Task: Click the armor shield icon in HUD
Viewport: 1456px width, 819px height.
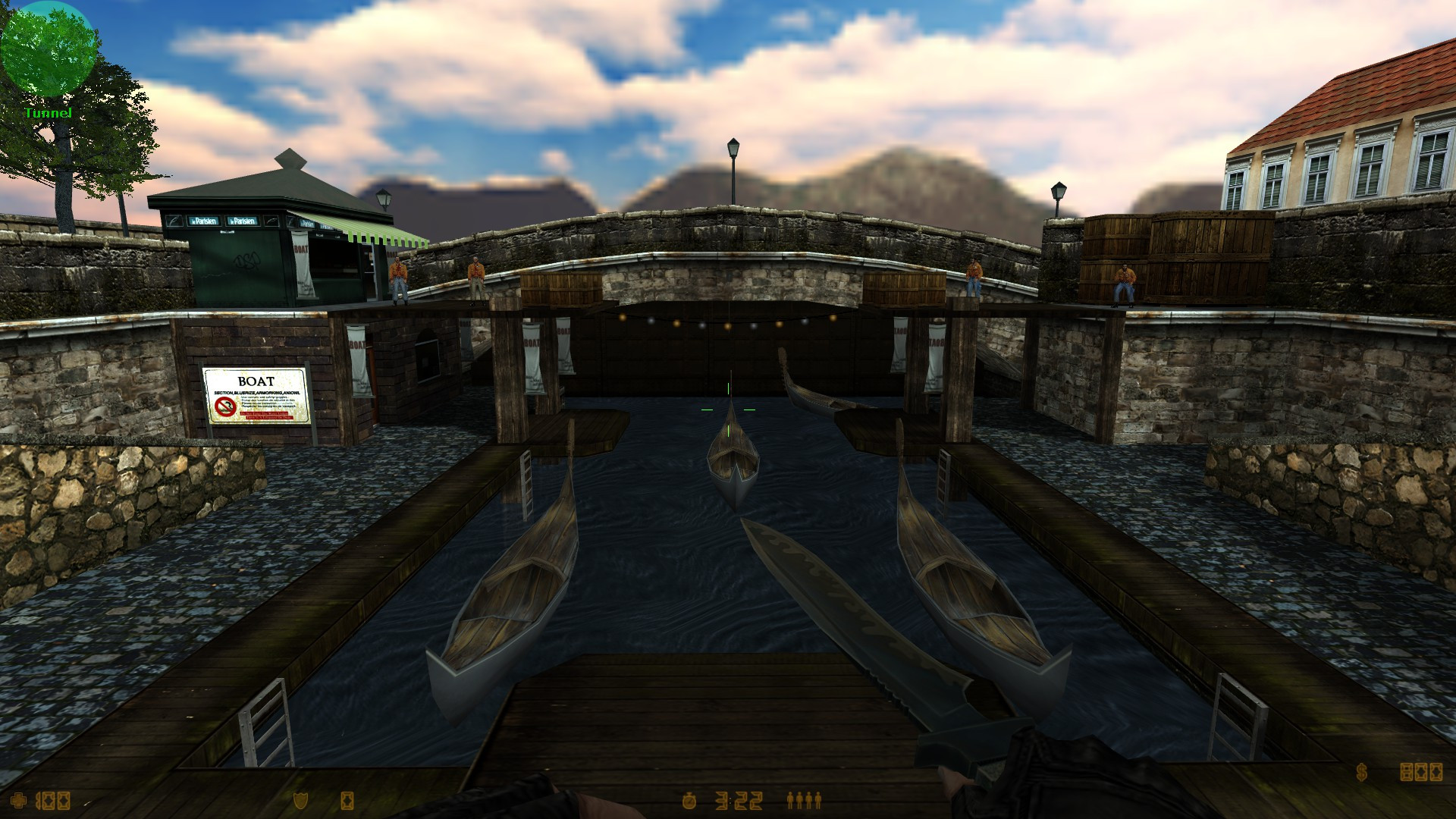Action: click(x=300, y=802)
